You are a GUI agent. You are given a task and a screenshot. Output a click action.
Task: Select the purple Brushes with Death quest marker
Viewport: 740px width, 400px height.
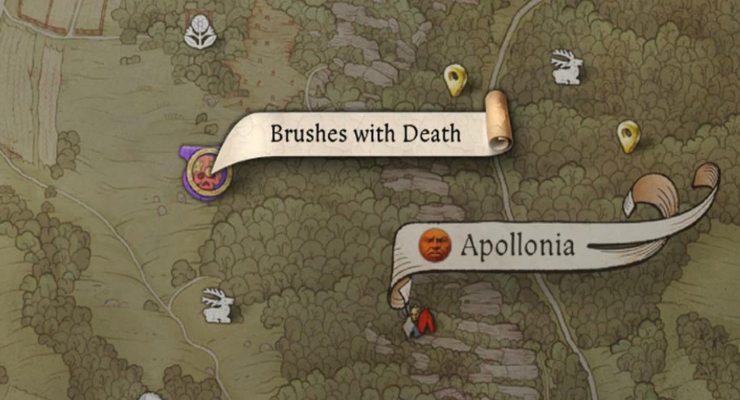coord(207,172)
